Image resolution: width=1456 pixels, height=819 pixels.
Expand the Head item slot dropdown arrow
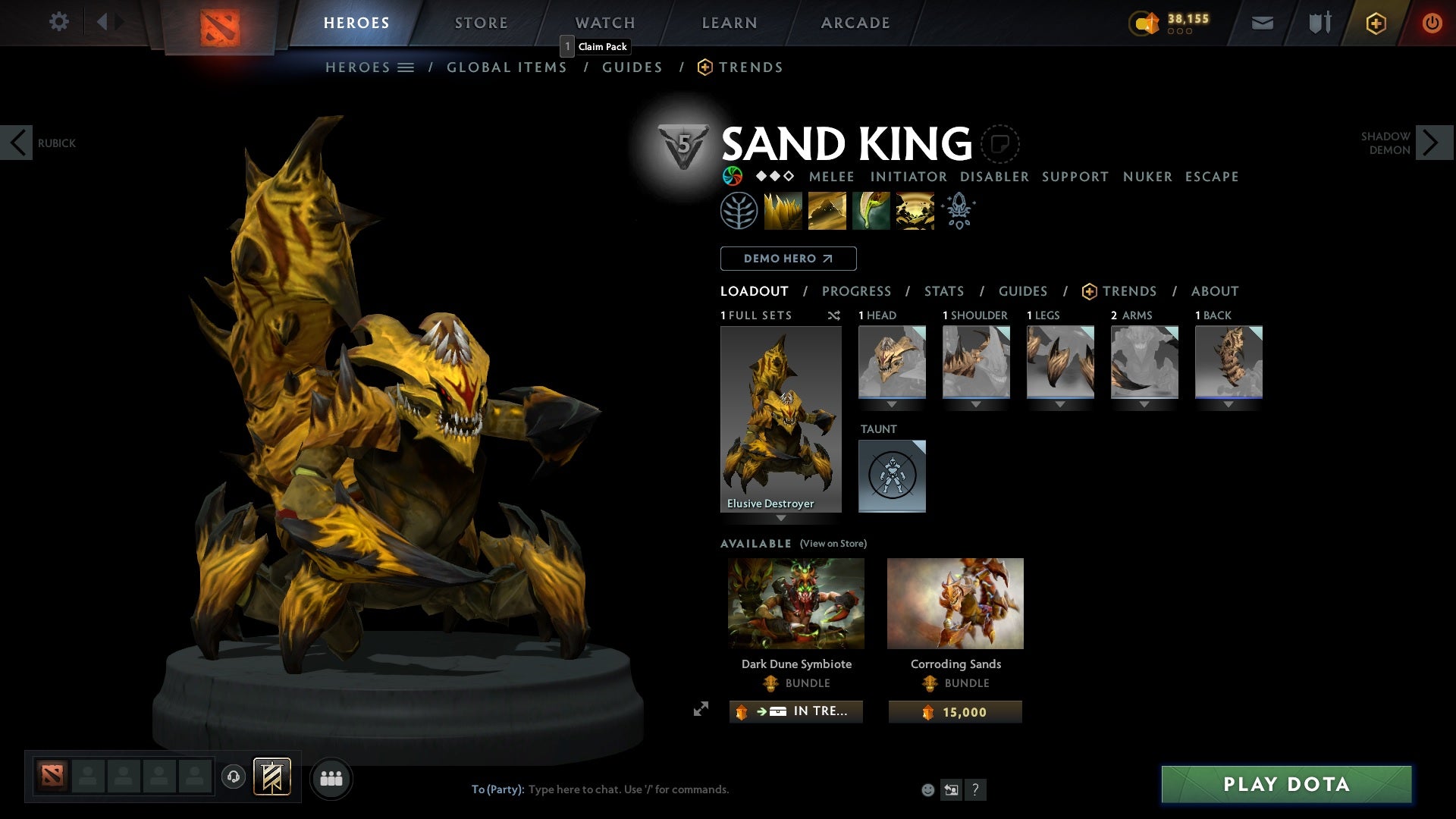(892, 403)
